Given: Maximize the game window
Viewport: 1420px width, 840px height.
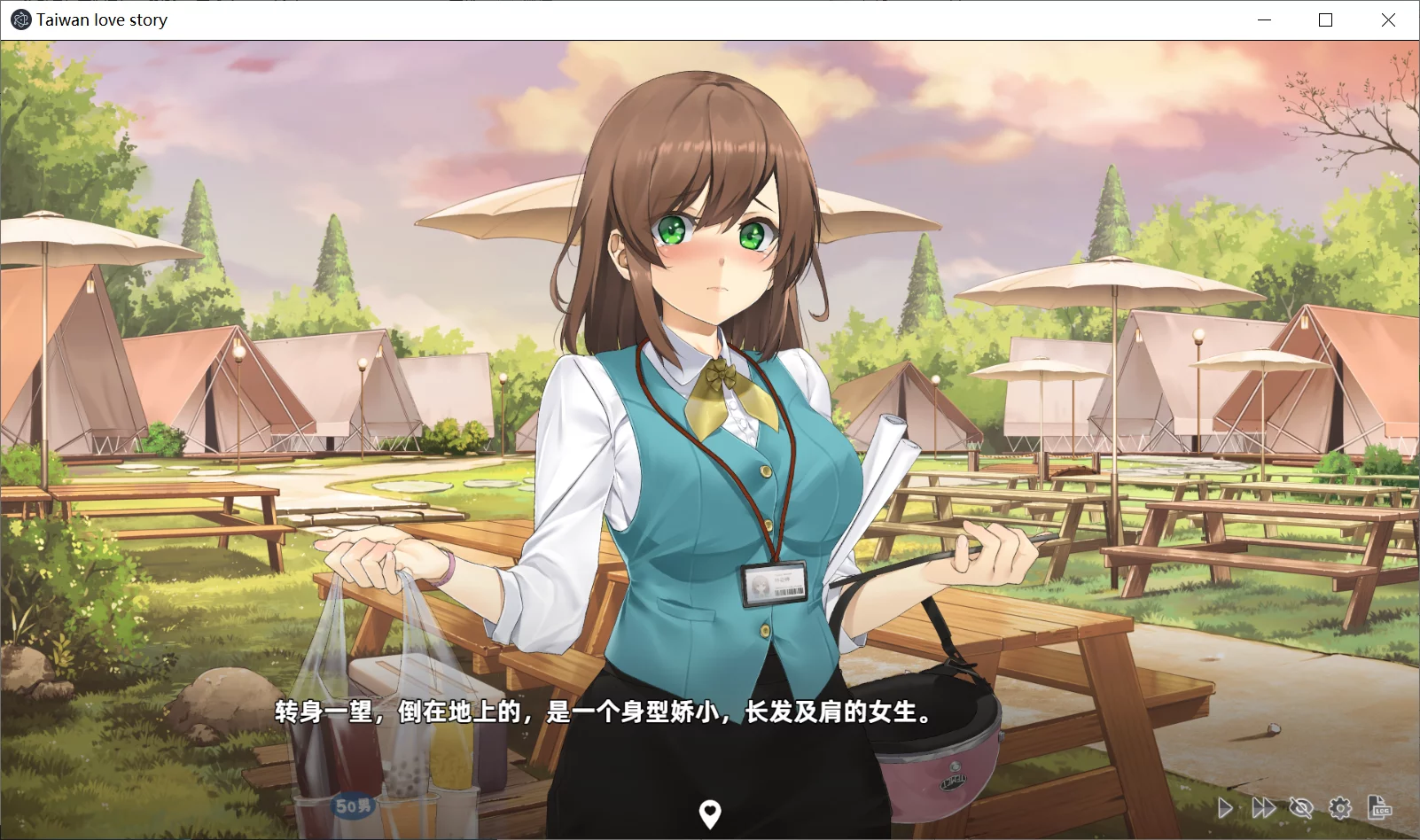Looking at the screenshot, I should (1326, 19).
